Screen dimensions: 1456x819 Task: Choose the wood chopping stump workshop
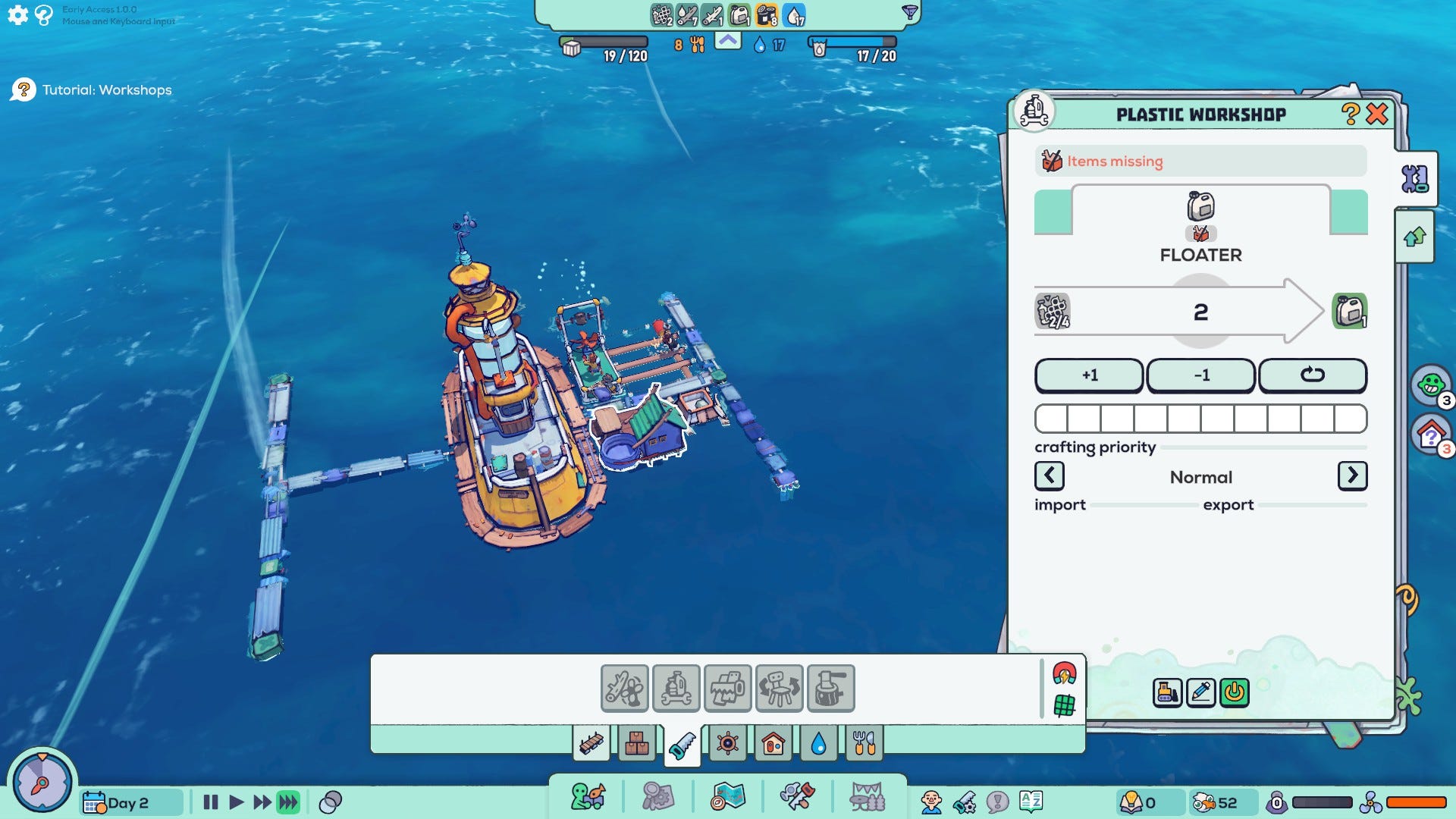(x=830, y=689)
